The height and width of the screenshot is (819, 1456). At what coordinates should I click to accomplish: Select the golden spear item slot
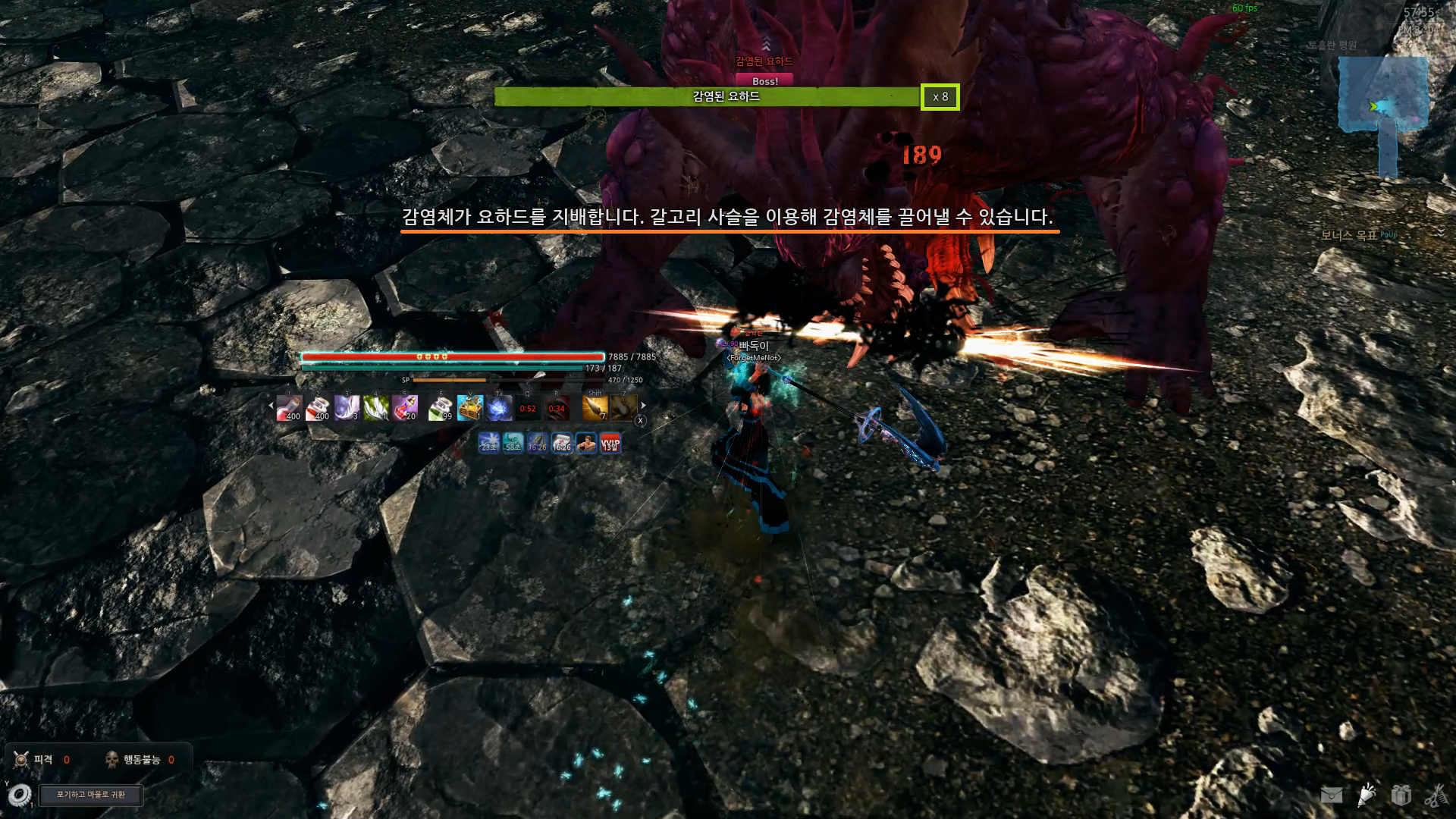pos(595,408)
